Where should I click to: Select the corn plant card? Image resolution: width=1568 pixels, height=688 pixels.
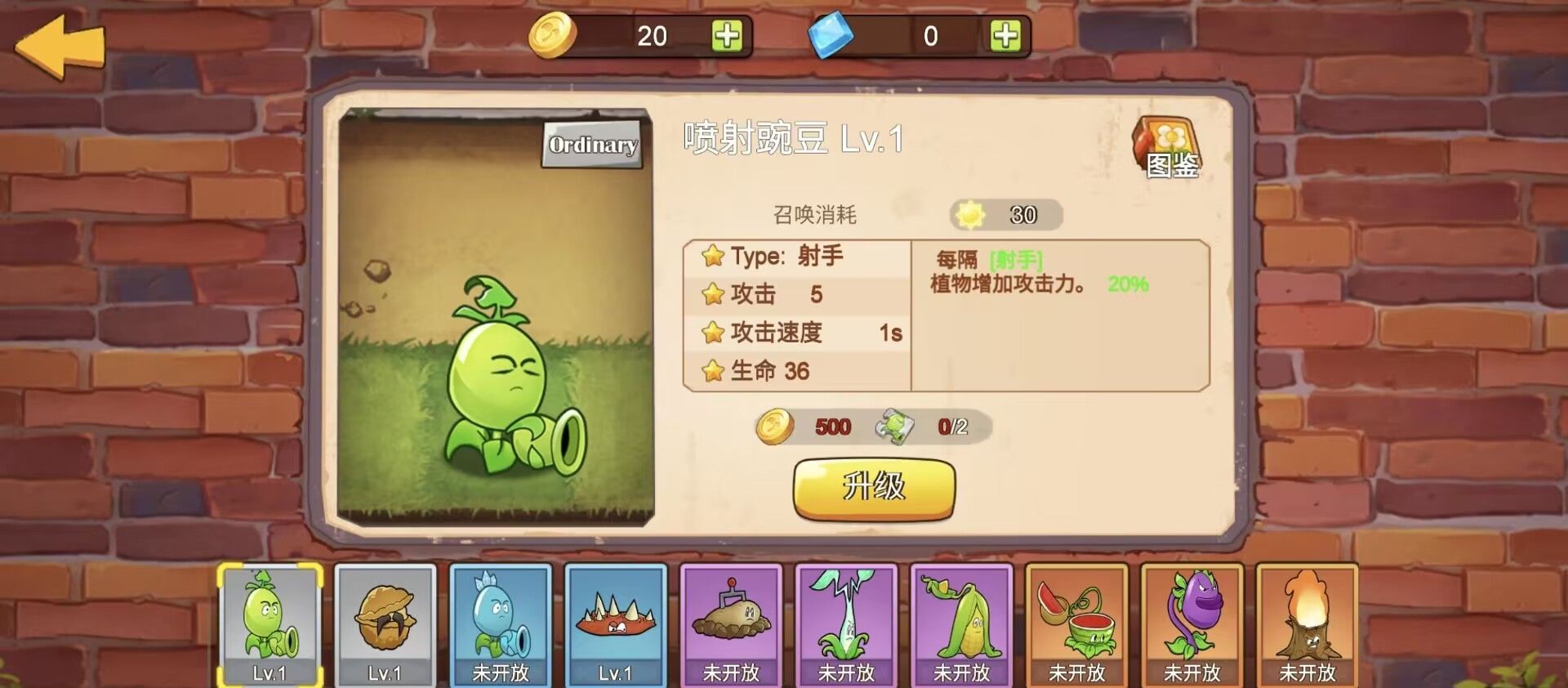point(961,625)
